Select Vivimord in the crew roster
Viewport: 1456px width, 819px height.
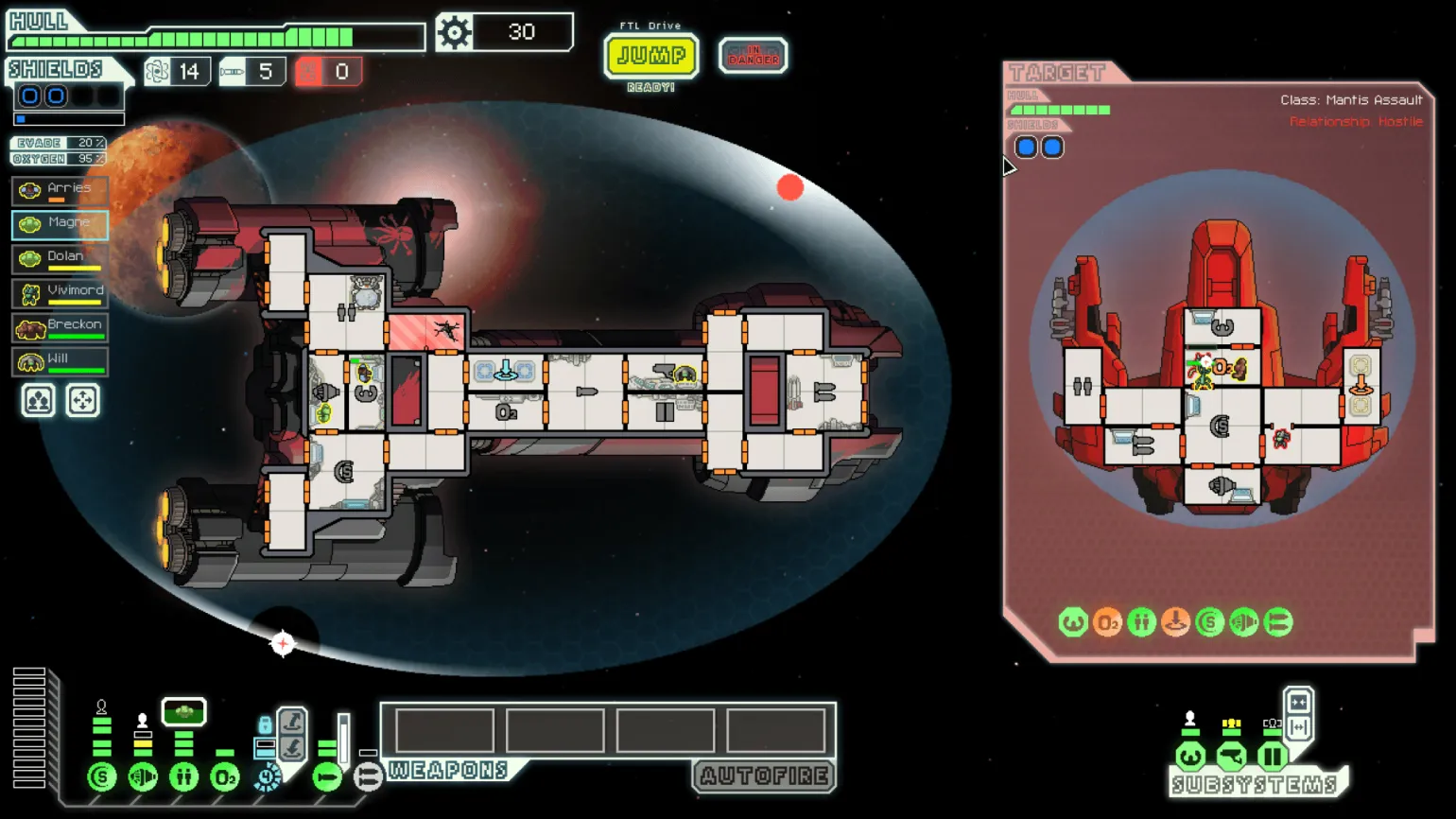[x=60, y=292]
